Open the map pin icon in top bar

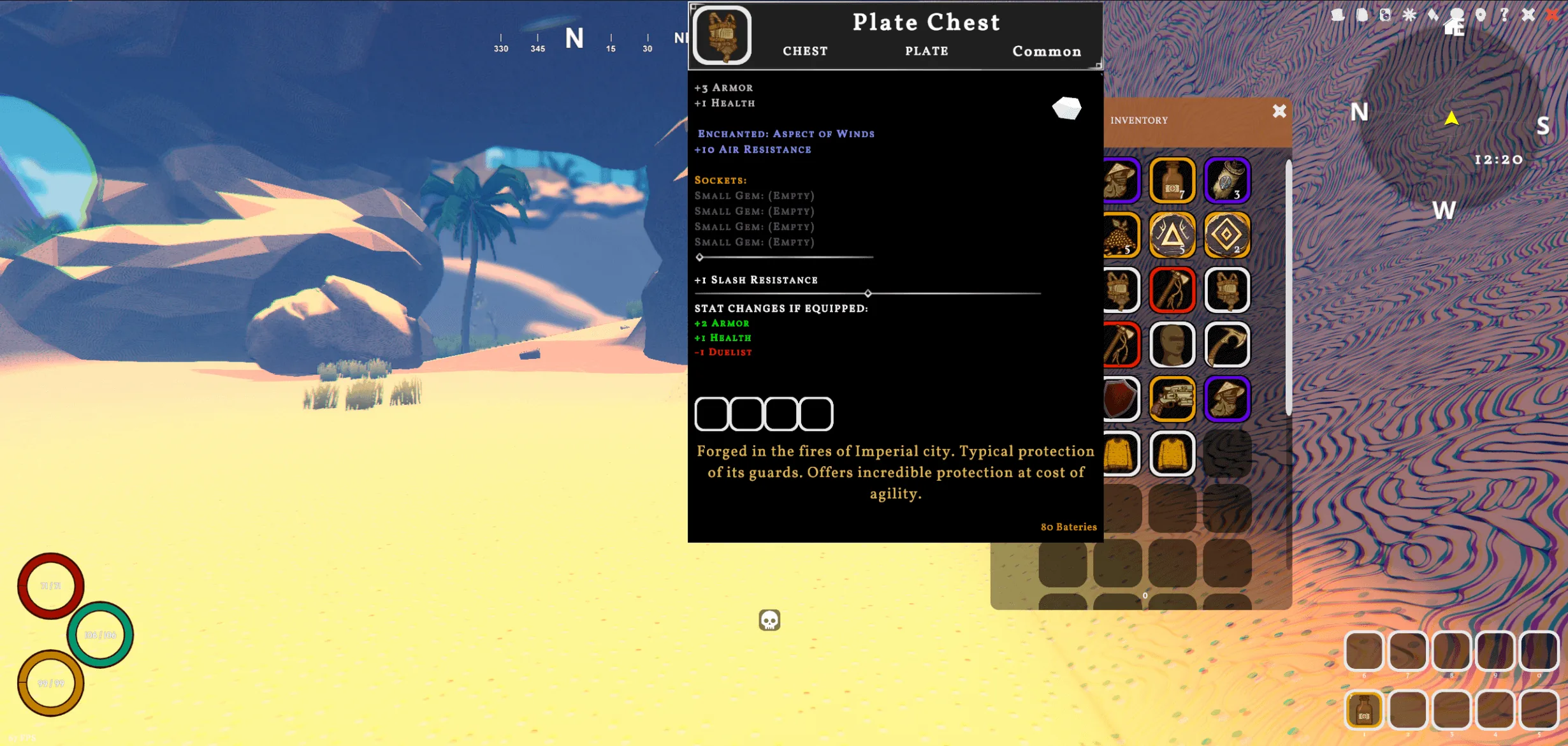click(1481, 15)
